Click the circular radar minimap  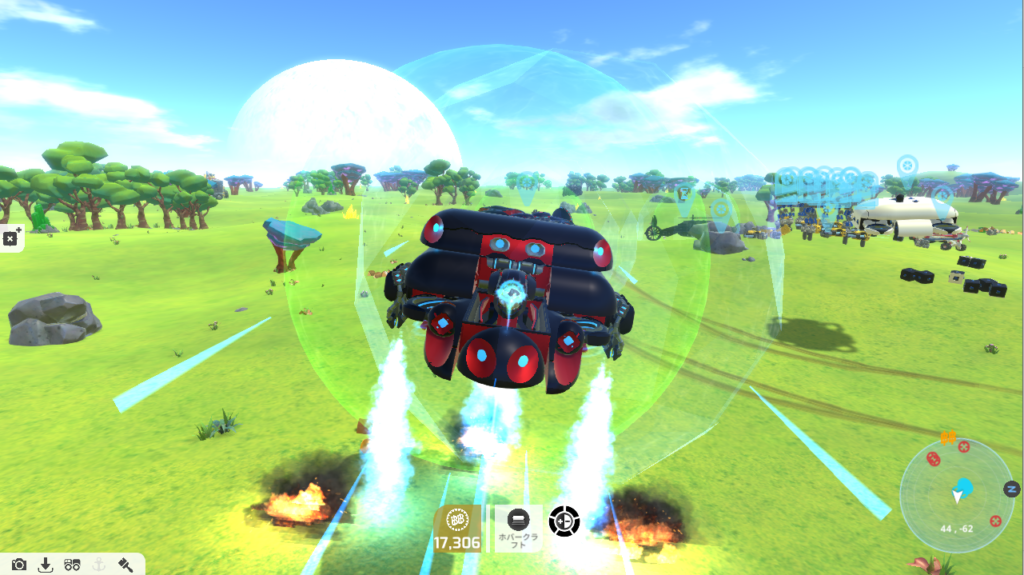(x=957, y=494)
